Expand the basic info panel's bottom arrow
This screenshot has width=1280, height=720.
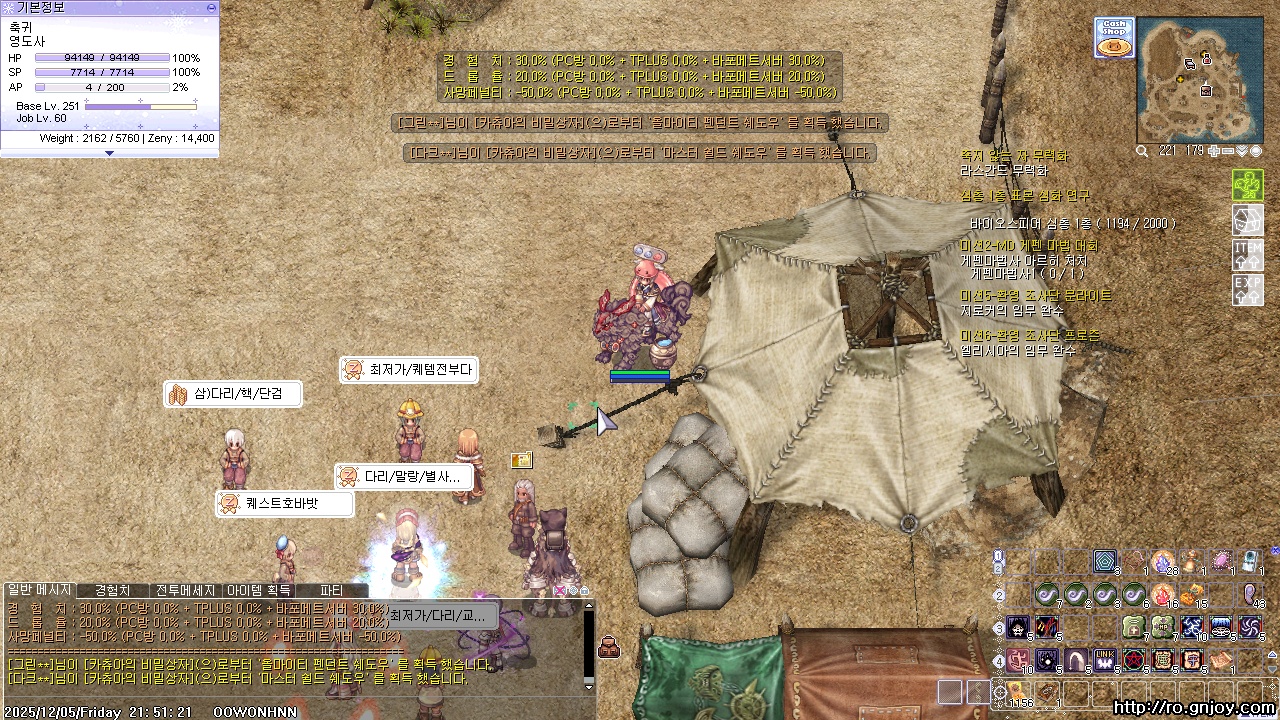109,153
